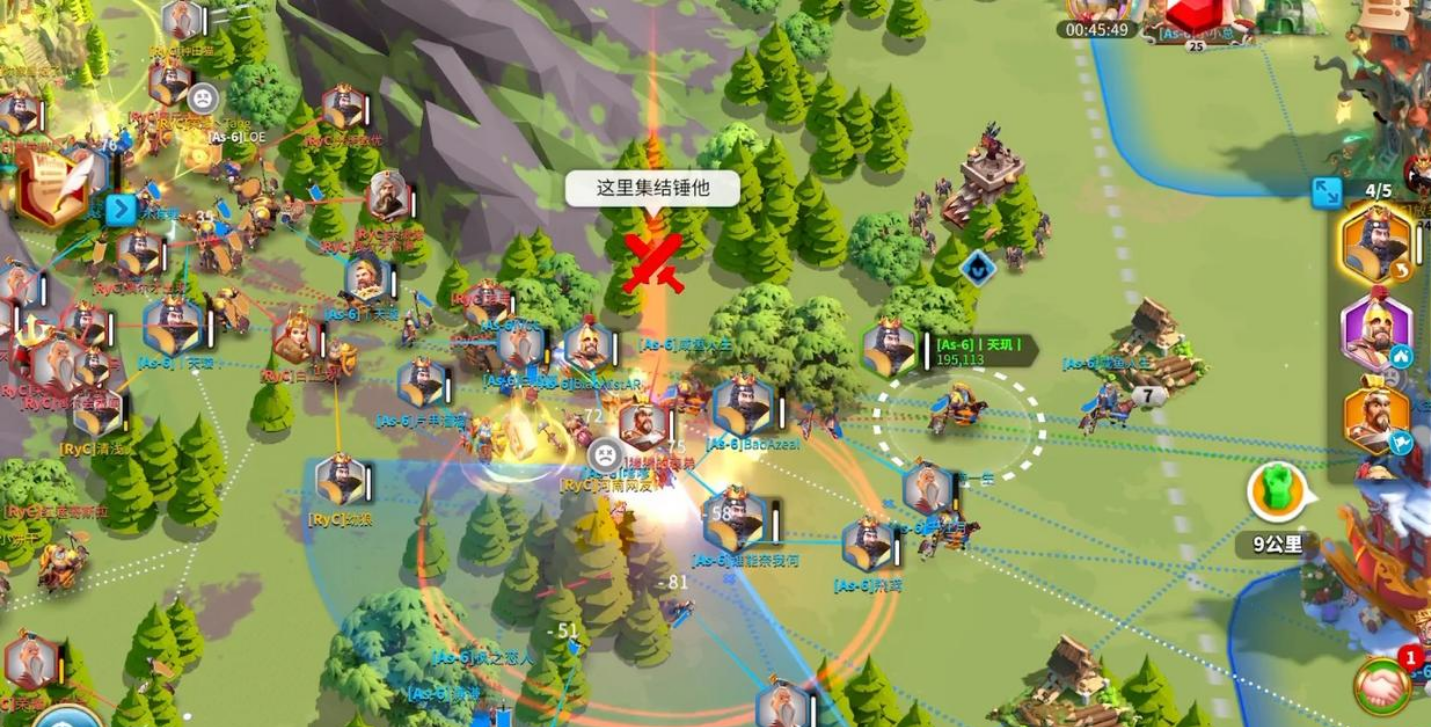
Task: Expand the troop list panel with arrows button
Action: pos(1326,193)
